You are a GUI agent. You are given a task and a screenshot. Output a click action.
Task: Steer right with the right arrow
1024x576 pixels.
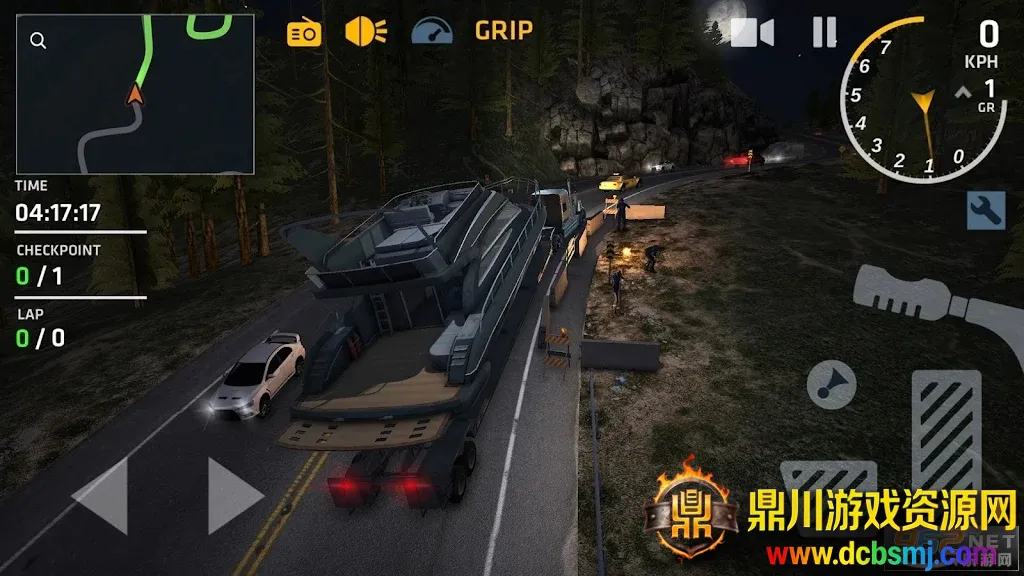[x=235, y=496]
